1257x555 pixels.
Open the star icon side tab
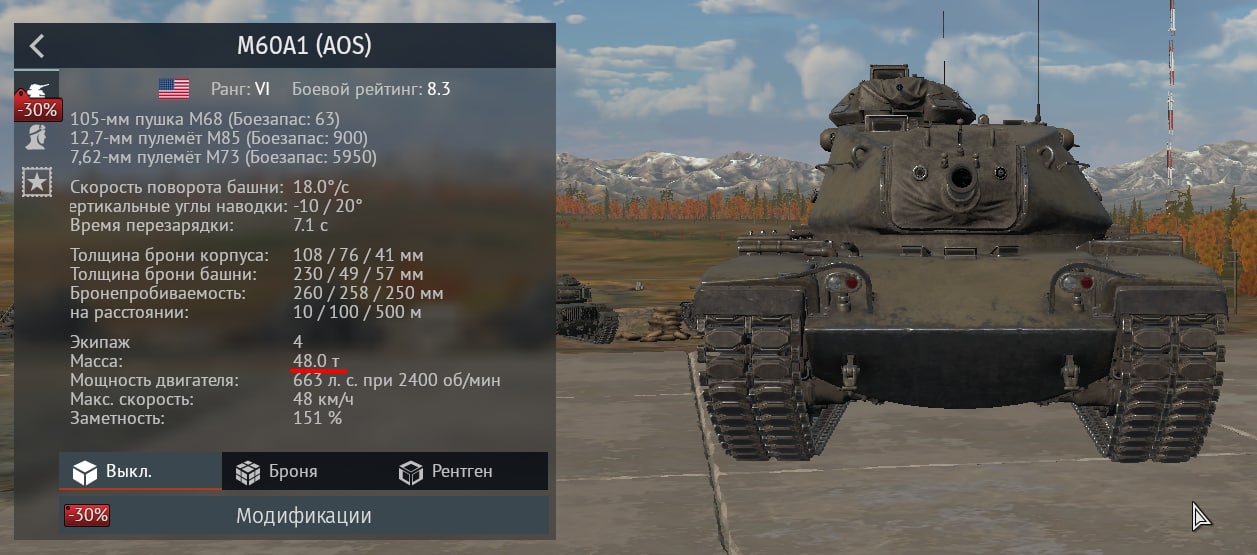coord(36,182)
